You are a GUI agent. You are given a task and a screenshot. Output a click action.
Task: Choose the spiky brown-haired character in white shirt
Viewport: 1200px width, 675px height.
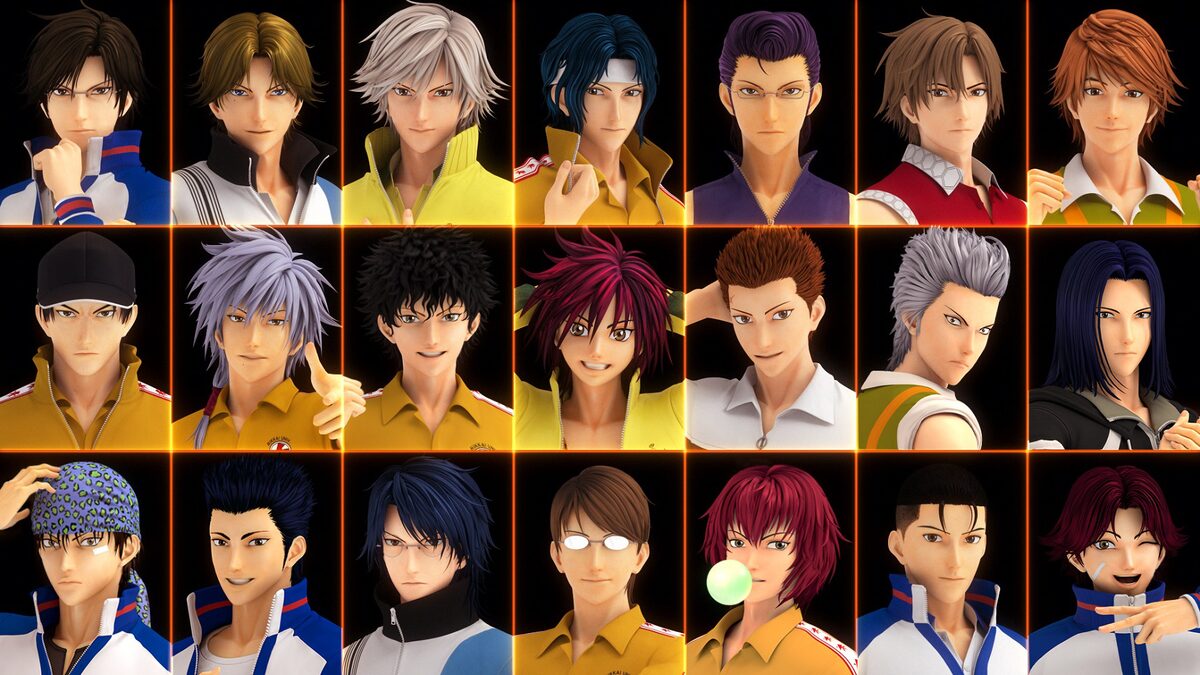[770, 338]
